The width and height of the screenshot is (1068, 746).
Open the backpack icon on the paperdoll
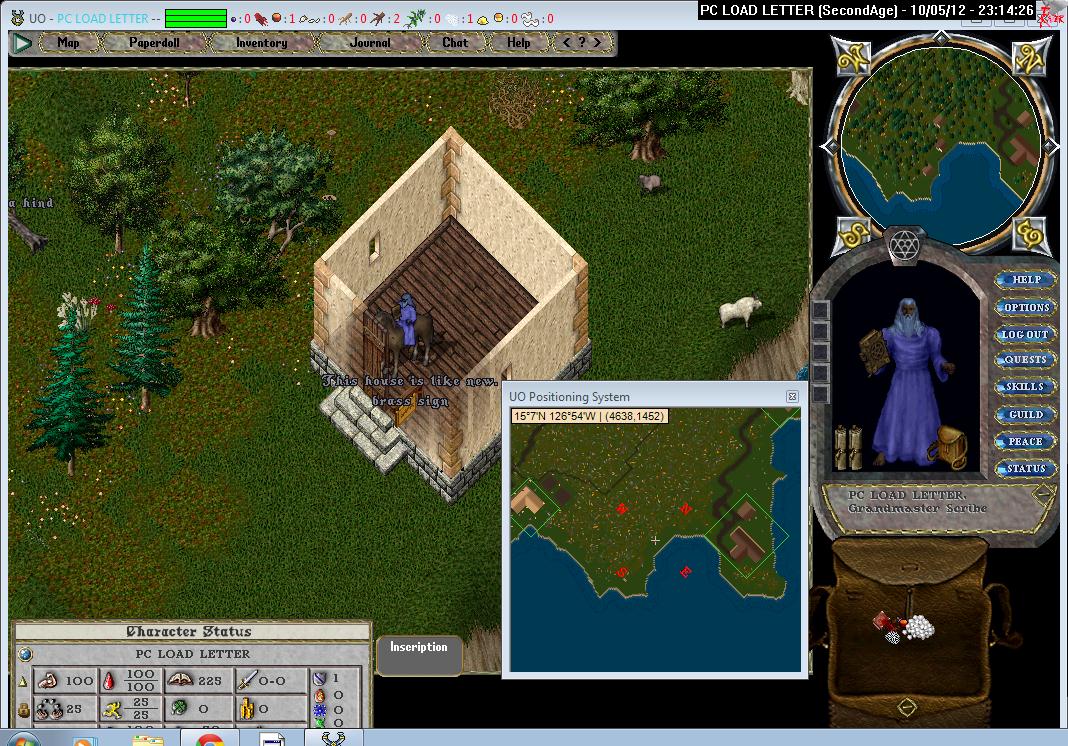[x=945, y=446]
